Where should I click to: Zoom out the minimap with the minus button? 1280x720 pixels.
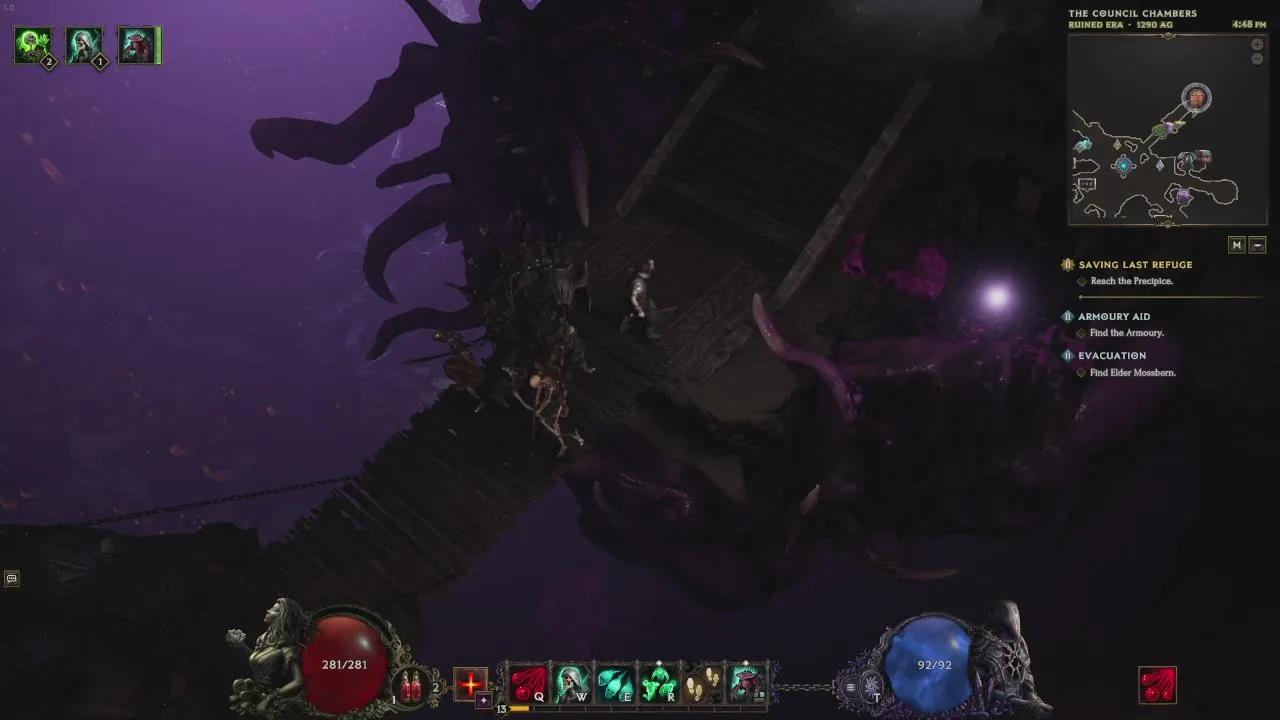1257,59
